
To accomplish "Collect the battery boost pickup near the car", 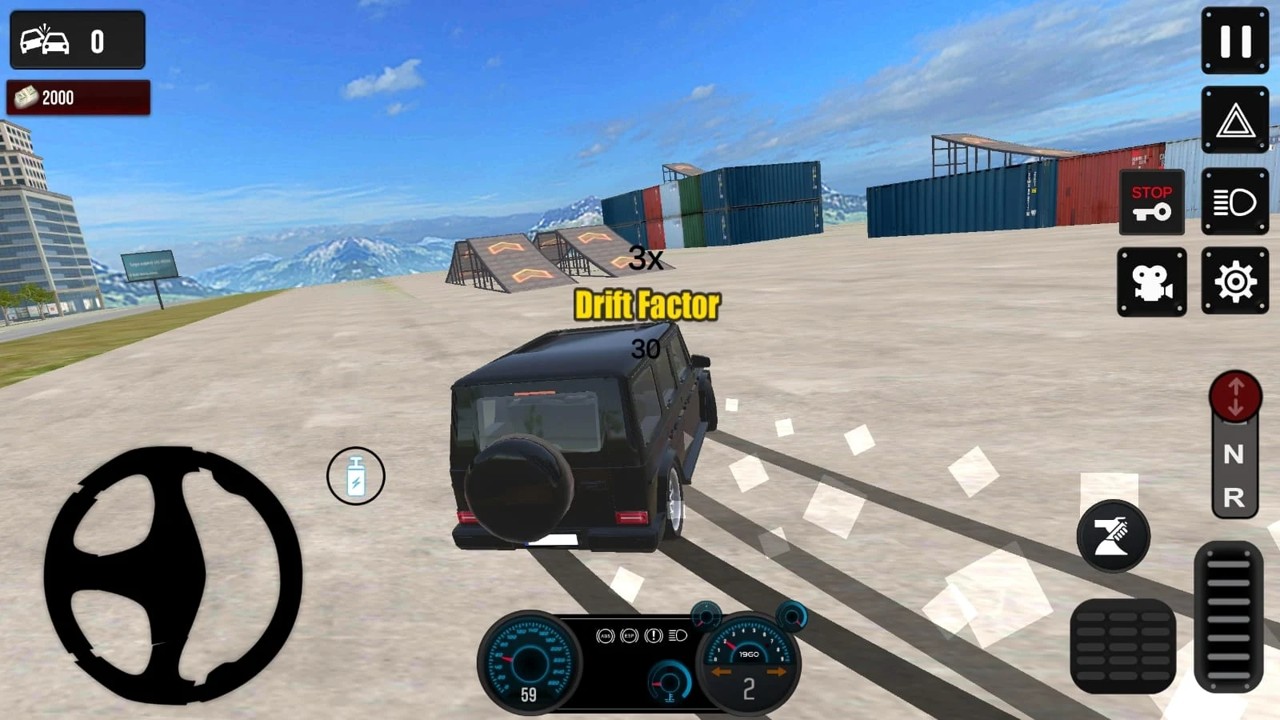I will coord(355,476).
